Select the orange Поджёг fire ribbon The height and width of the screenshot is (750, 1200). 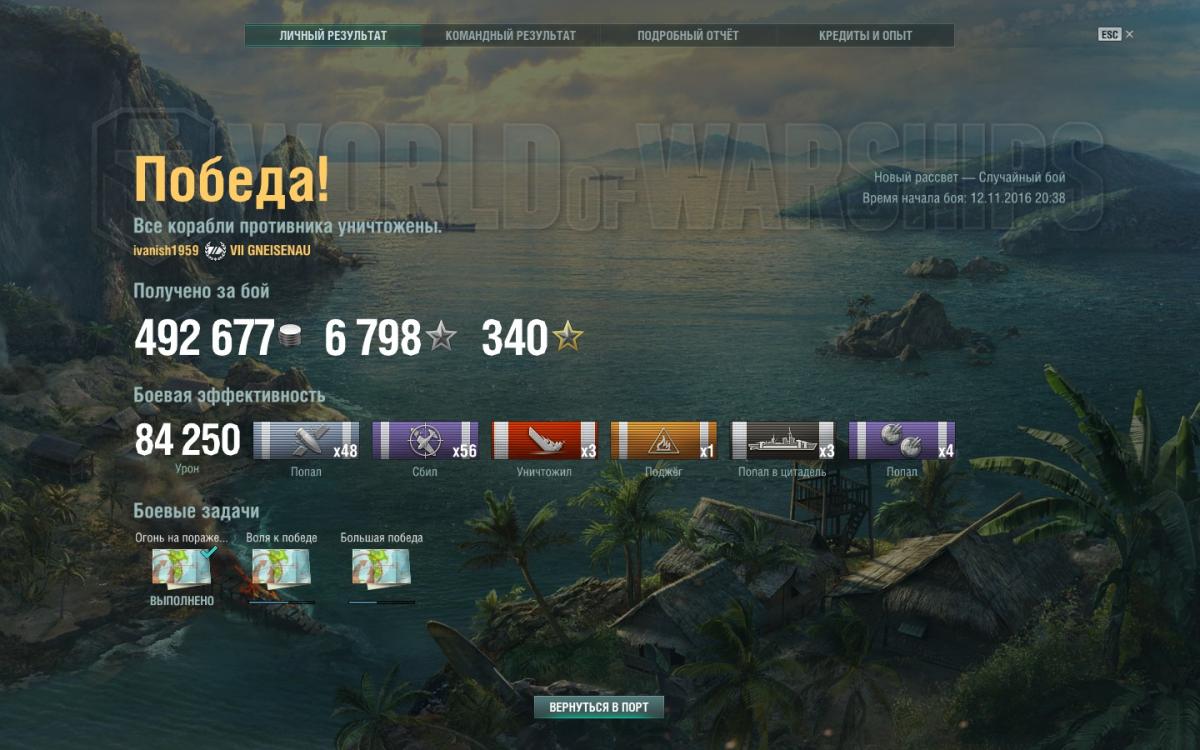(x=663, y=441)
